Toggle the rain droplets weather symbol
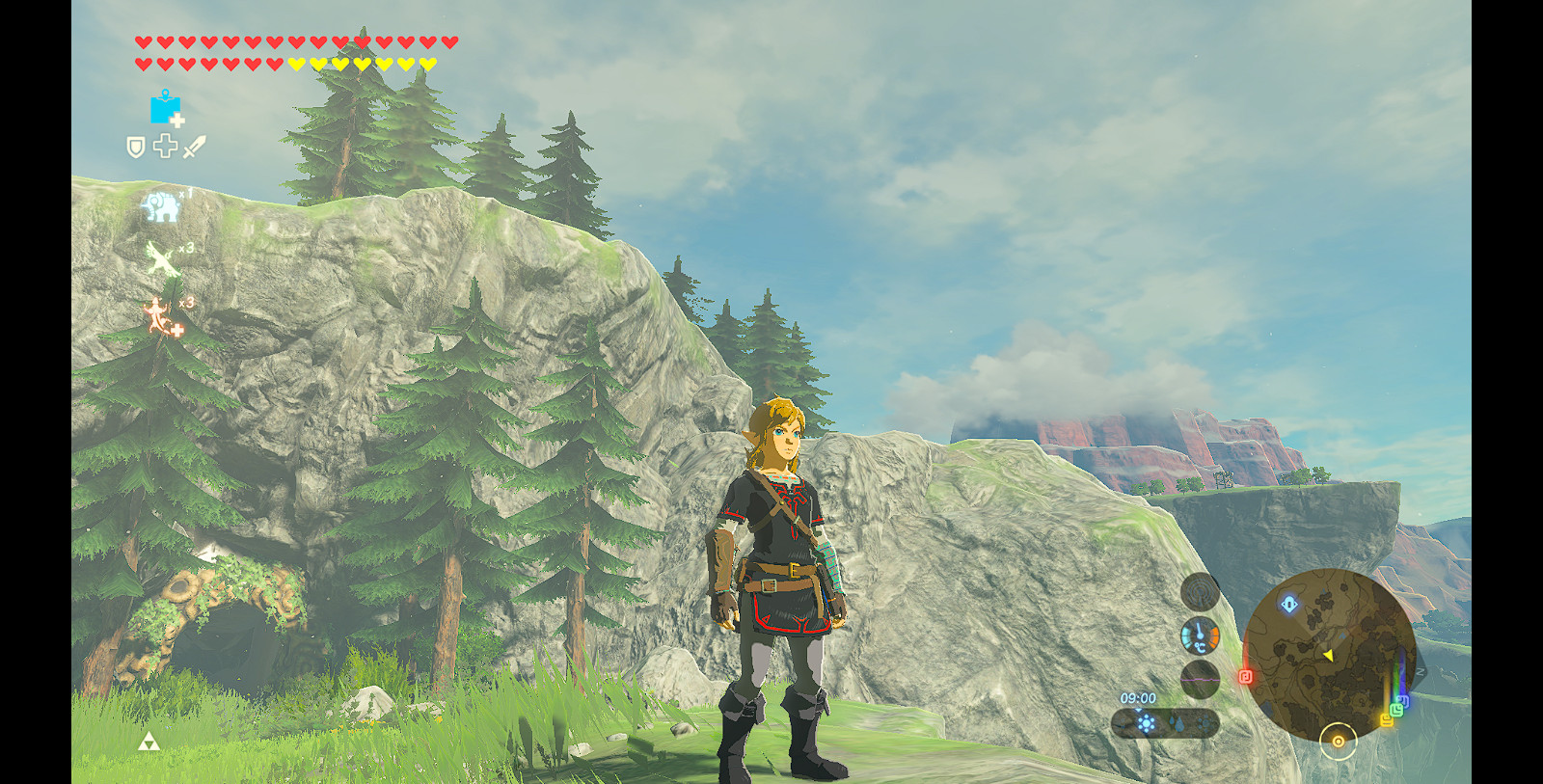 pyautogui.click(x=1178, y=722)
